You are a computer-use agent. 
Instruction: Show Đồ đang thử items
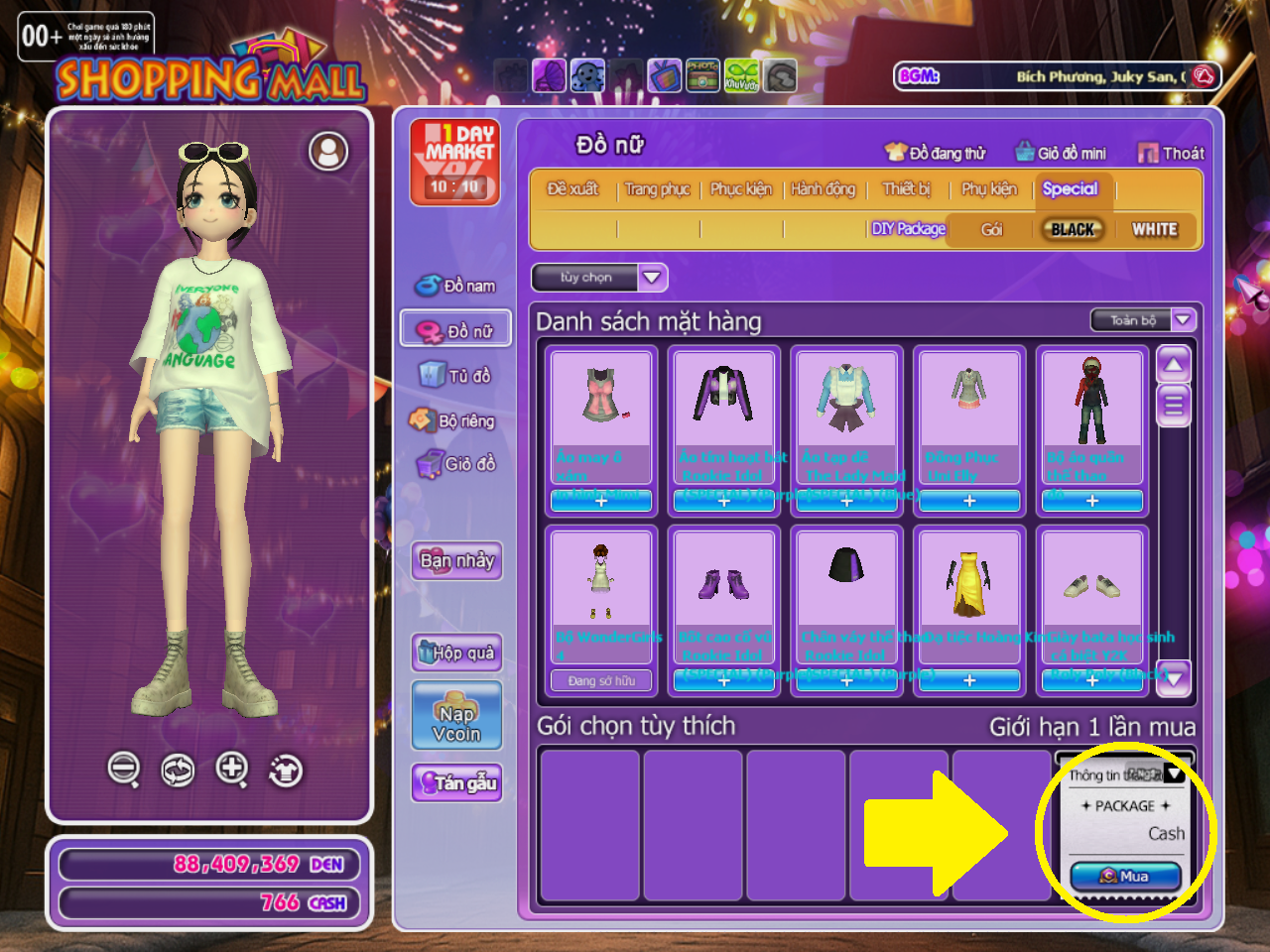tap(936, 153)
